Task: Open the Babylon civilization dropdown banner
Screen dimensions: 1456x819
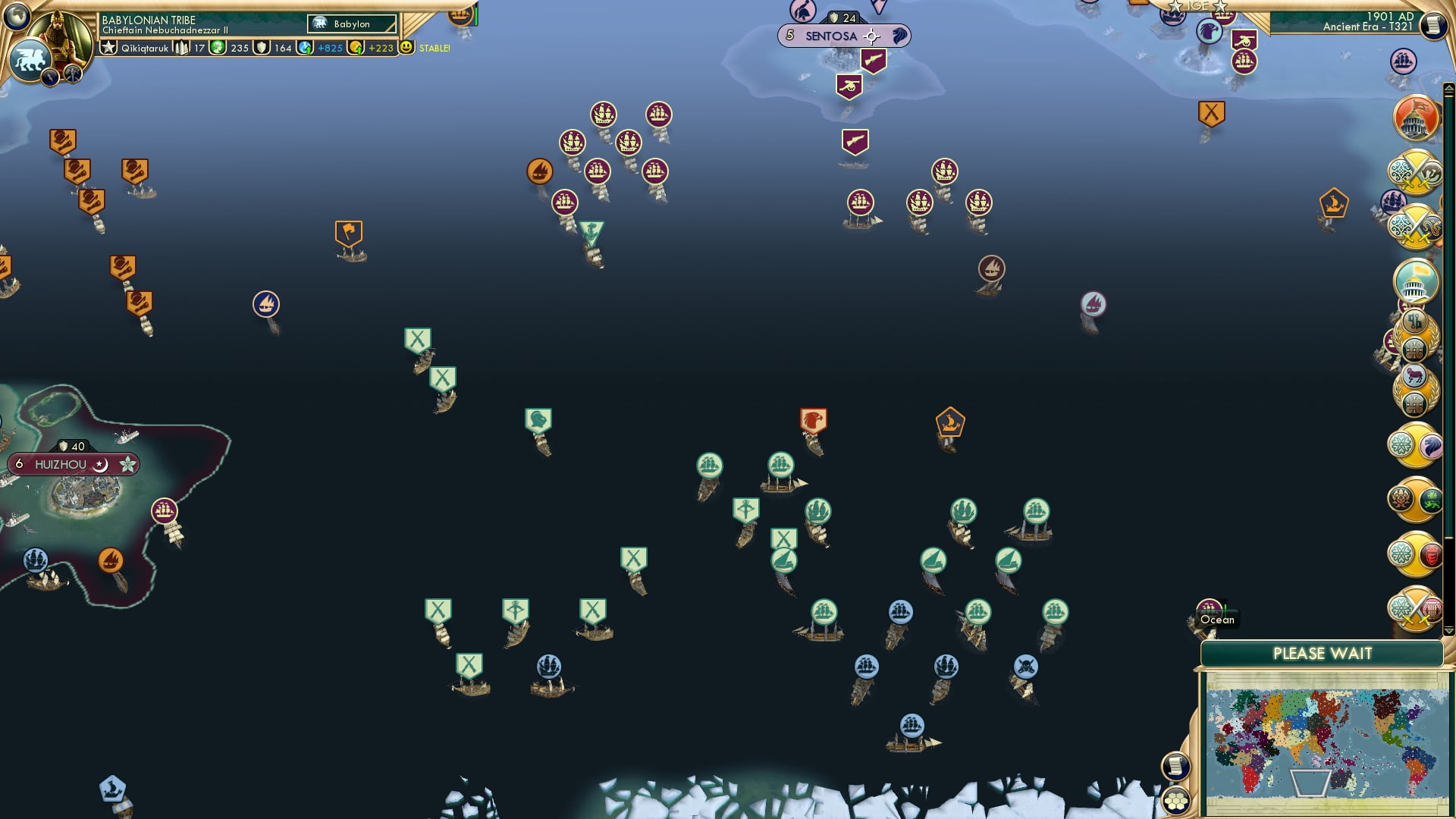Action: pyautogui.click(x=351, y=24)
